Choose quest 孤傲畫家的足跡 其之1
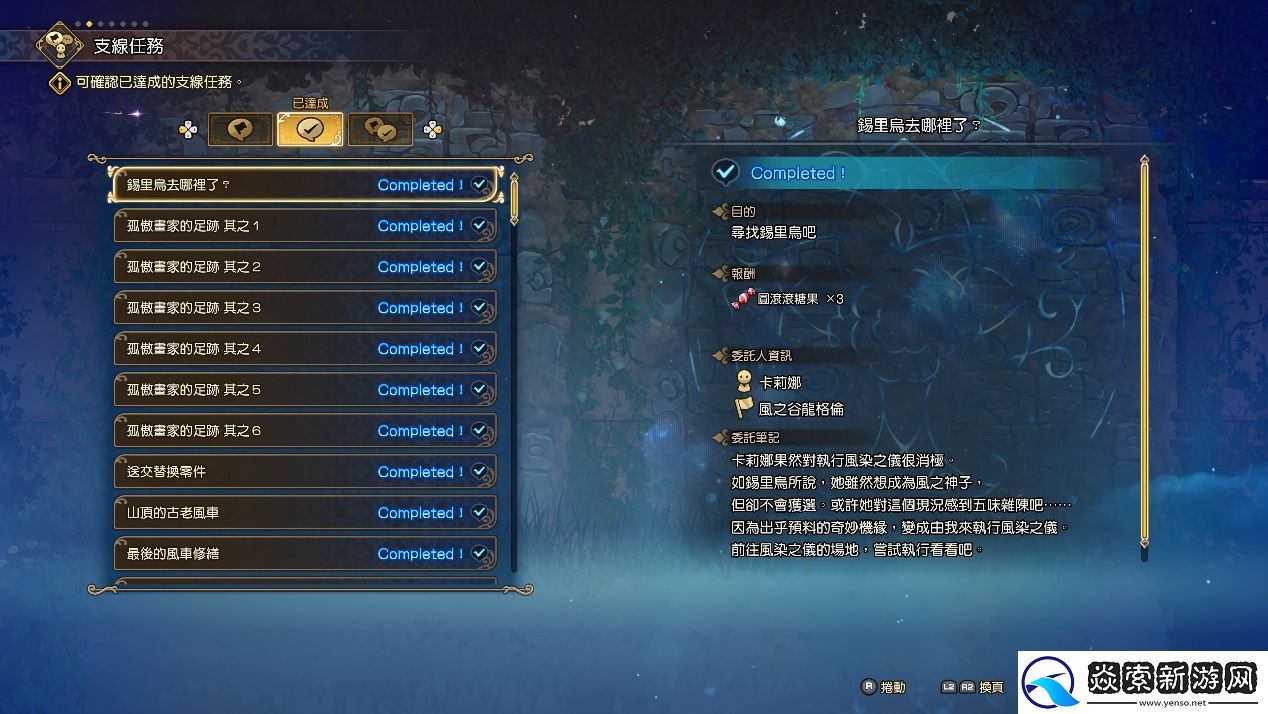Screen dimensions: 1268x714 (305, 226)
